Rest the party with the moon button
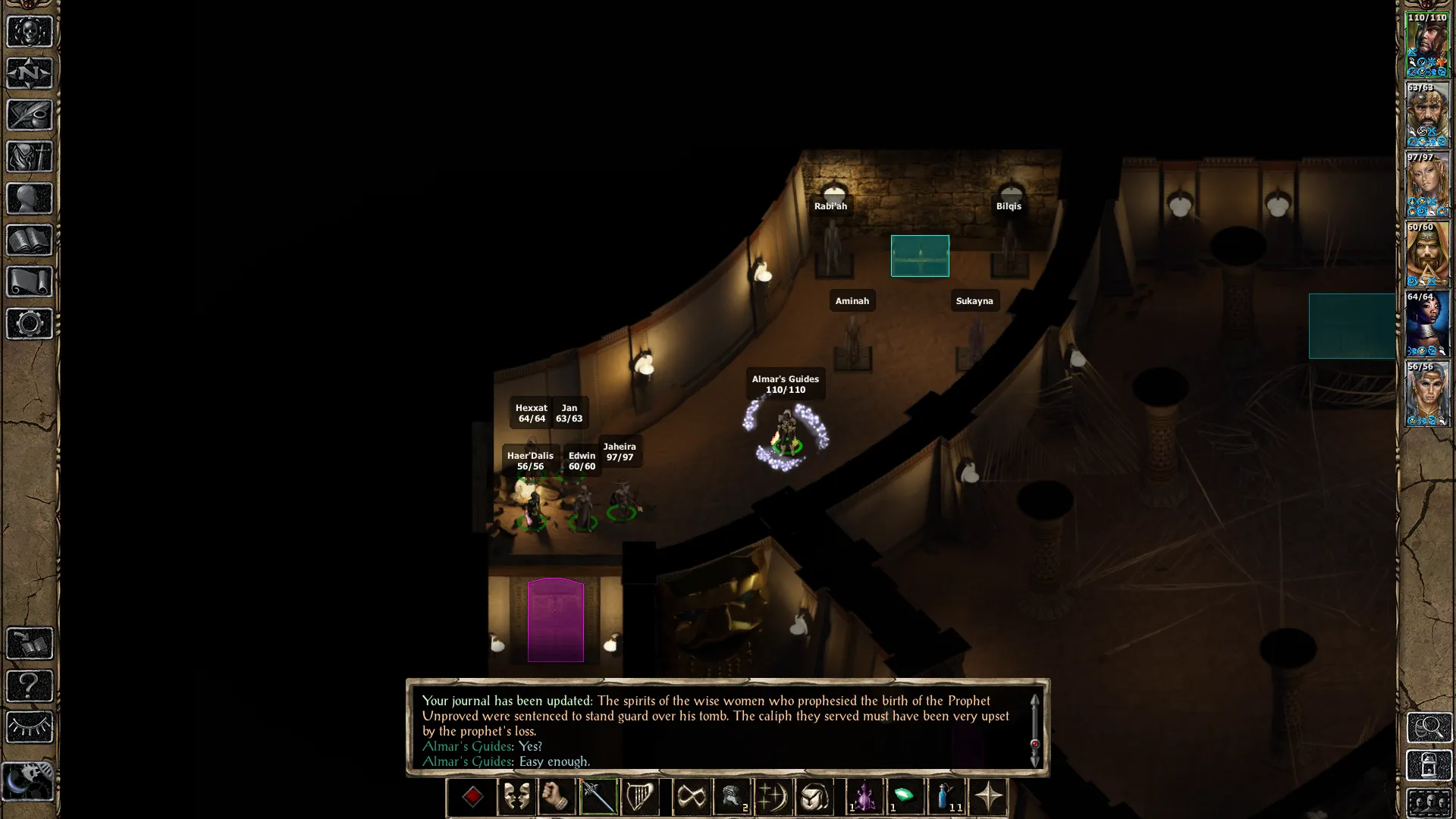Image resolution: width=1456 pixels, height=819 pixels. [x=28, y=781]
